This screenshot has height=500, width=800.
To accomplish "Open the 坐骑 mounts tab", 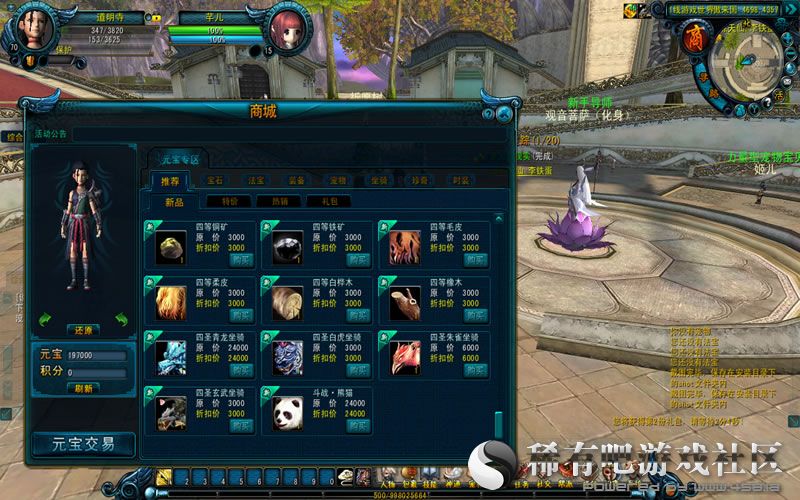I will (x=379, y=181).
